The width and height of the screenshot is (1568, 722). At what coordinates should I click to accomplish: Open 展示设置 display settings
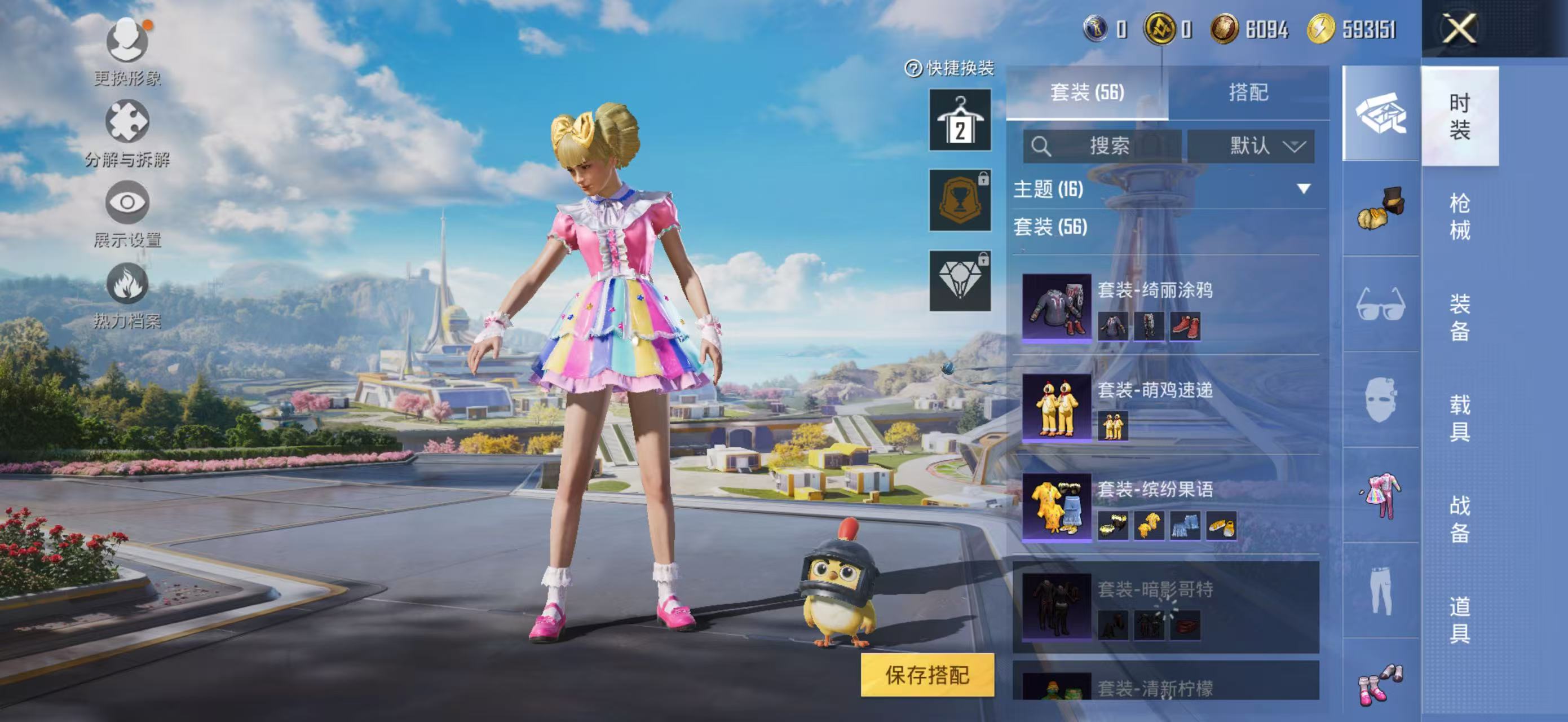point(127,202)
